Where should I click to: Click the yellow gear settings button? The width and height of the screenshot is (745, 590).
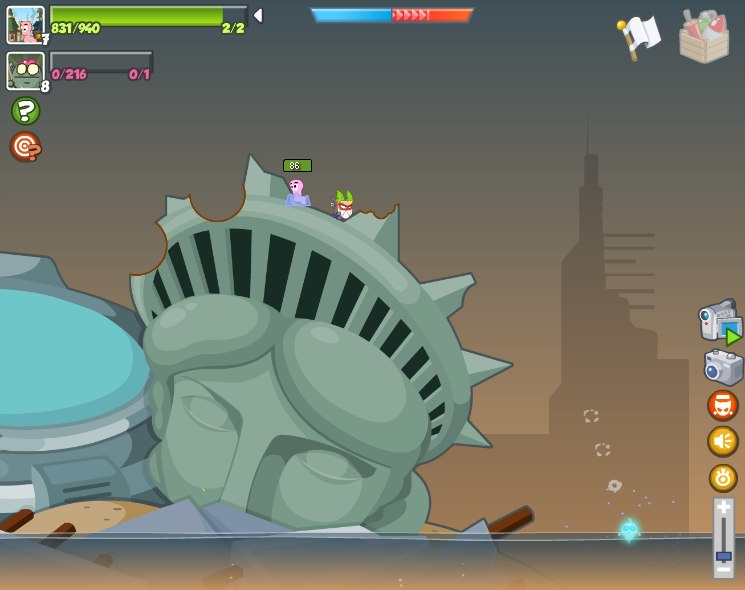click(x=723, y=478)
